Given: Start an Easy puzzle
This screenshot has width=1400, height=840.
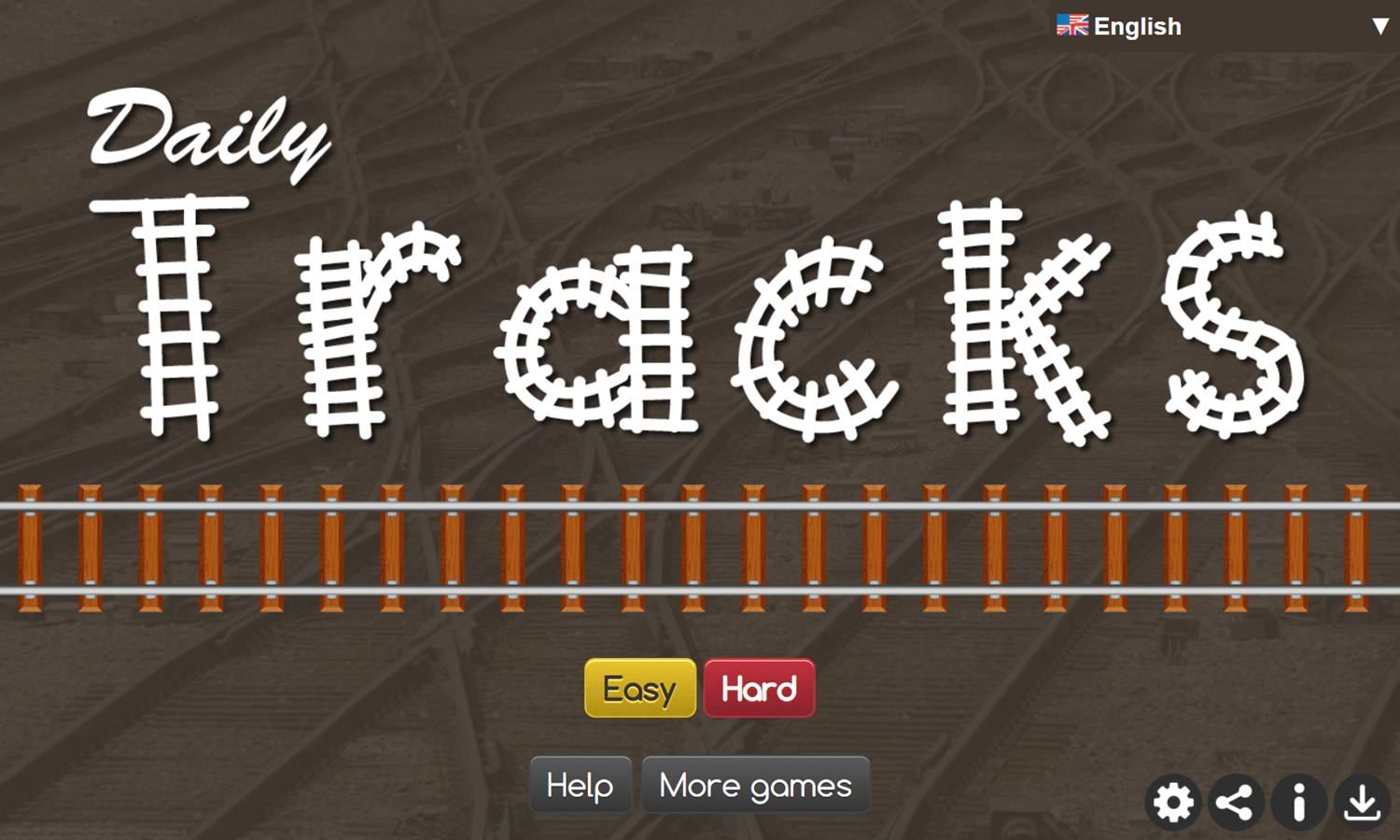Looking at the screenshot, I should point(639,688).
